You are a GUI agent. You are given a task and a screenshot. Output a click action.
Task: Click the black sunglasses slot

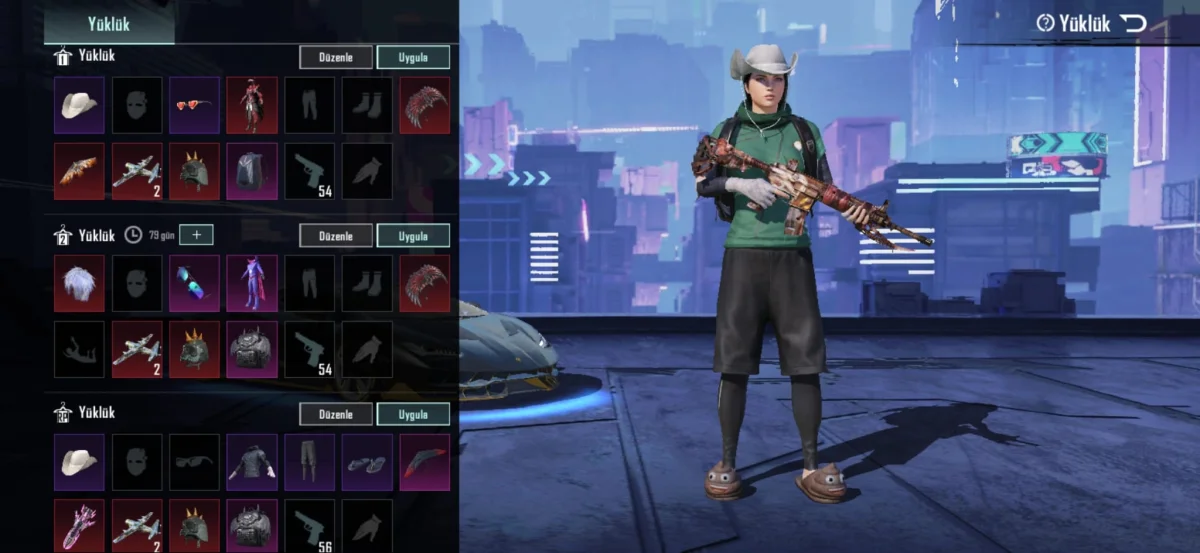coord(194,461)
